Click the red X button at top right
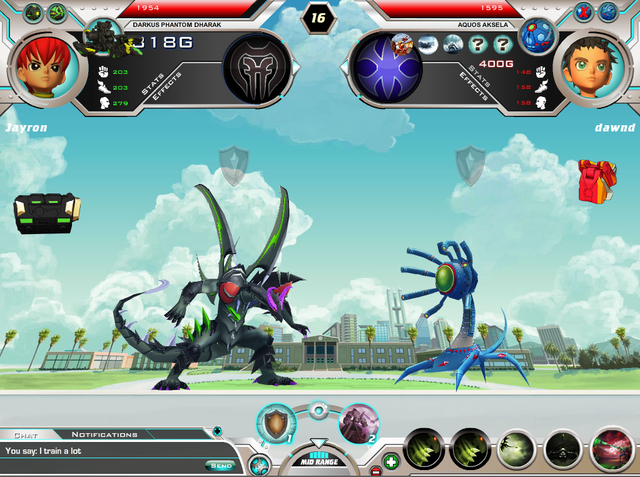The image size is (640, 477). coord(581,12)
